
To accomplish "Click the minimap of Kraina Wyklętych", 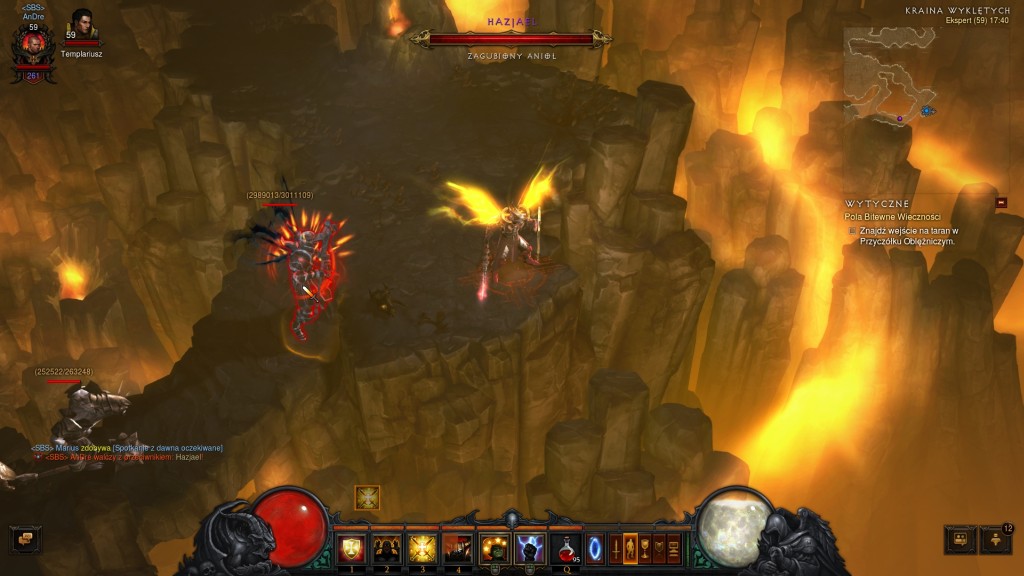I will click(x=889, y=76).
